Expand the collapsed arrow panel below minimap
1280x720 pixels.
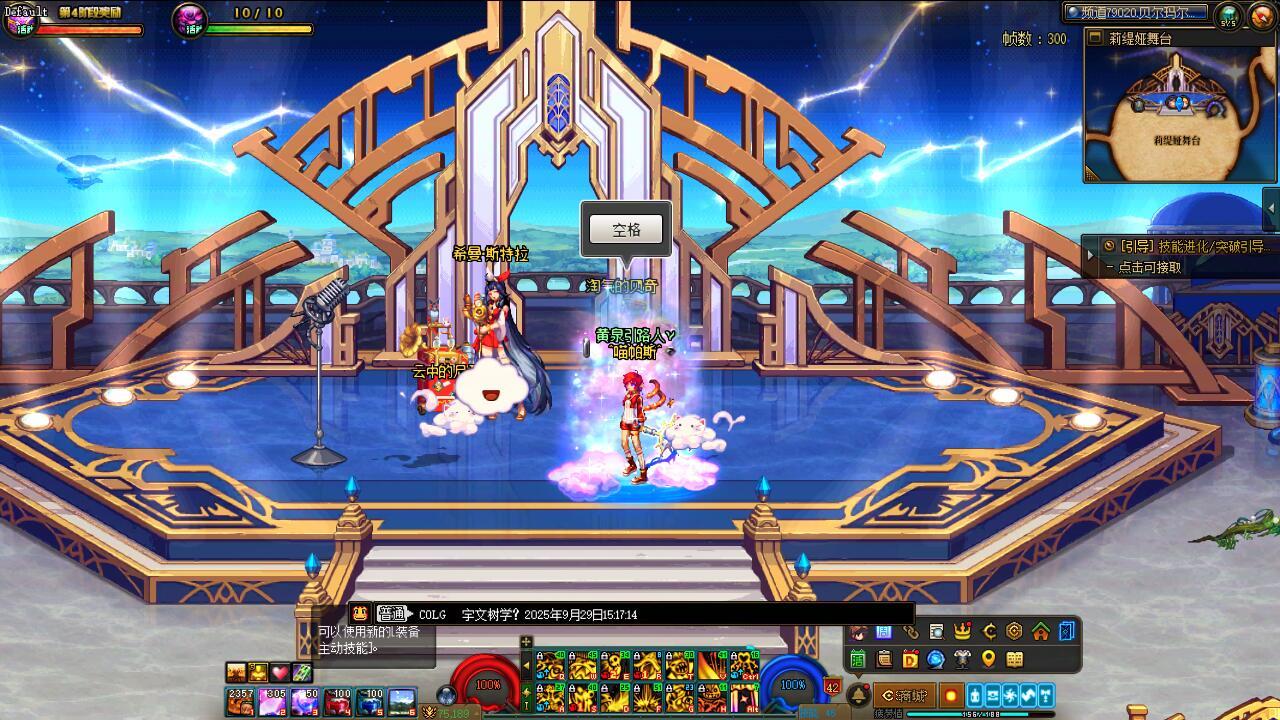pos(1271,208)
